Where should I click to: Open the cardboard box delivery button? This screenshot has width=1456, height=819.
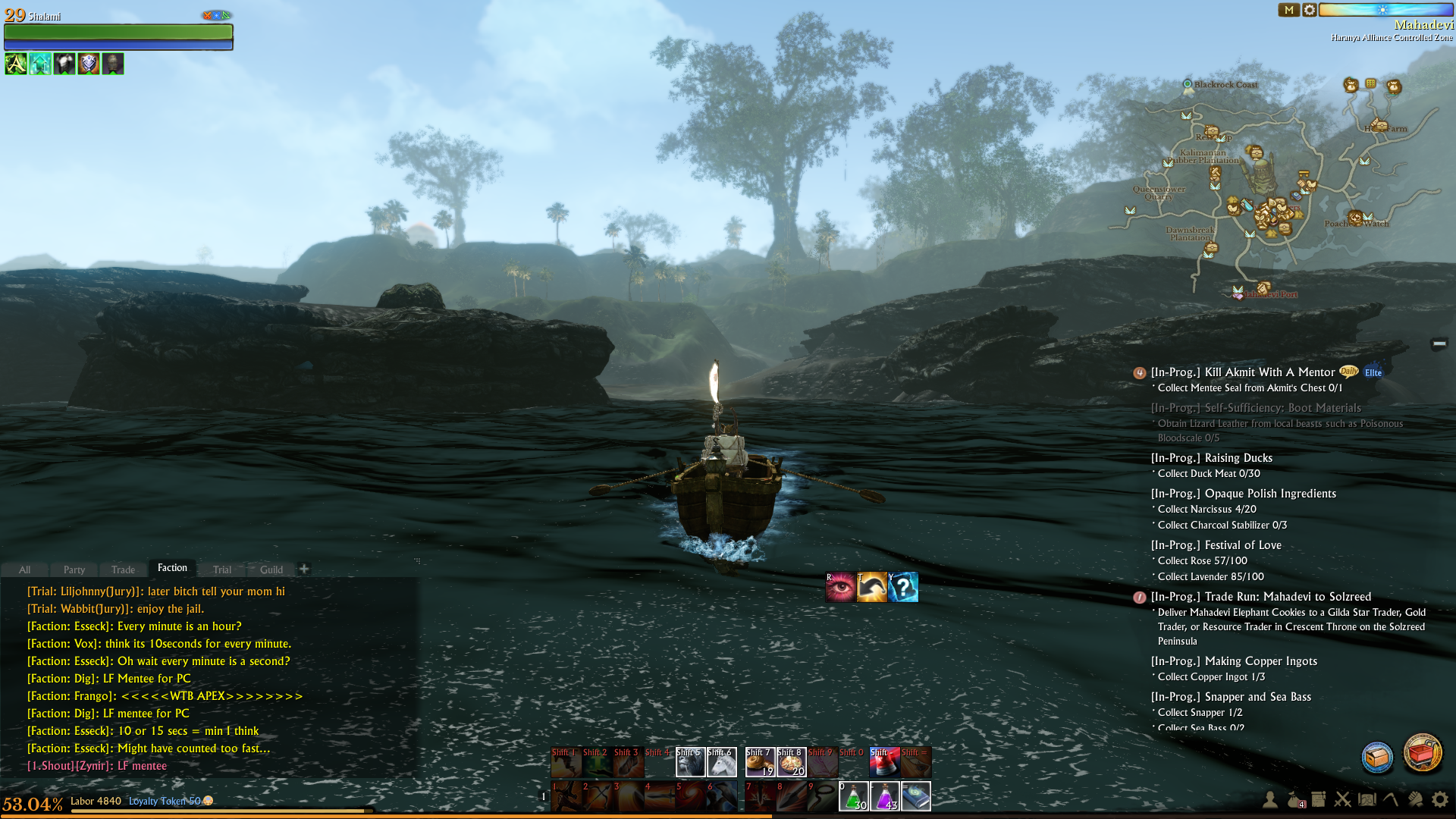click(x=1377, y=757)
